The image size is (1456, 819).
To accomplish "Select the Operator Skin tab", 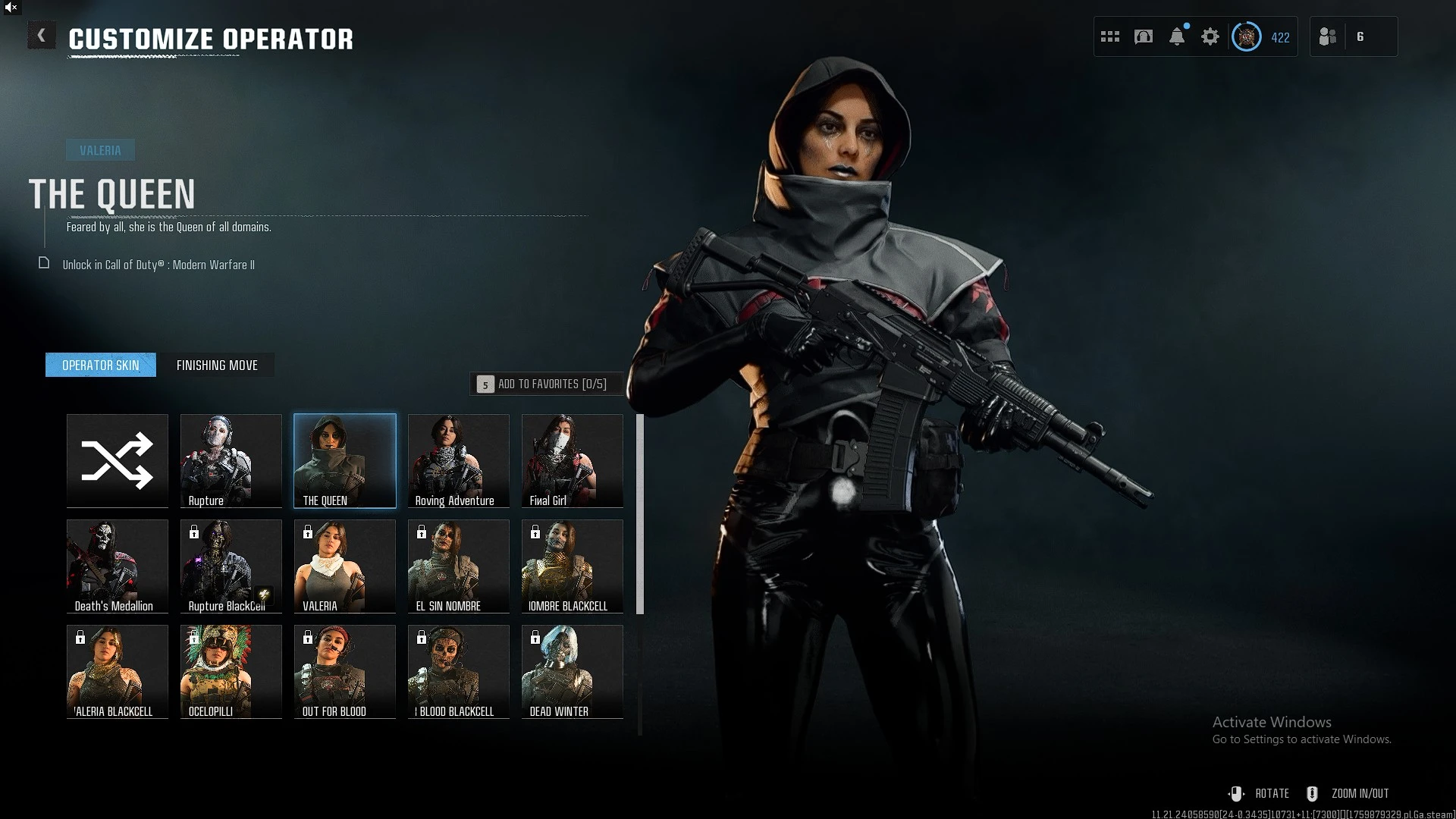I will pos(101,365).
